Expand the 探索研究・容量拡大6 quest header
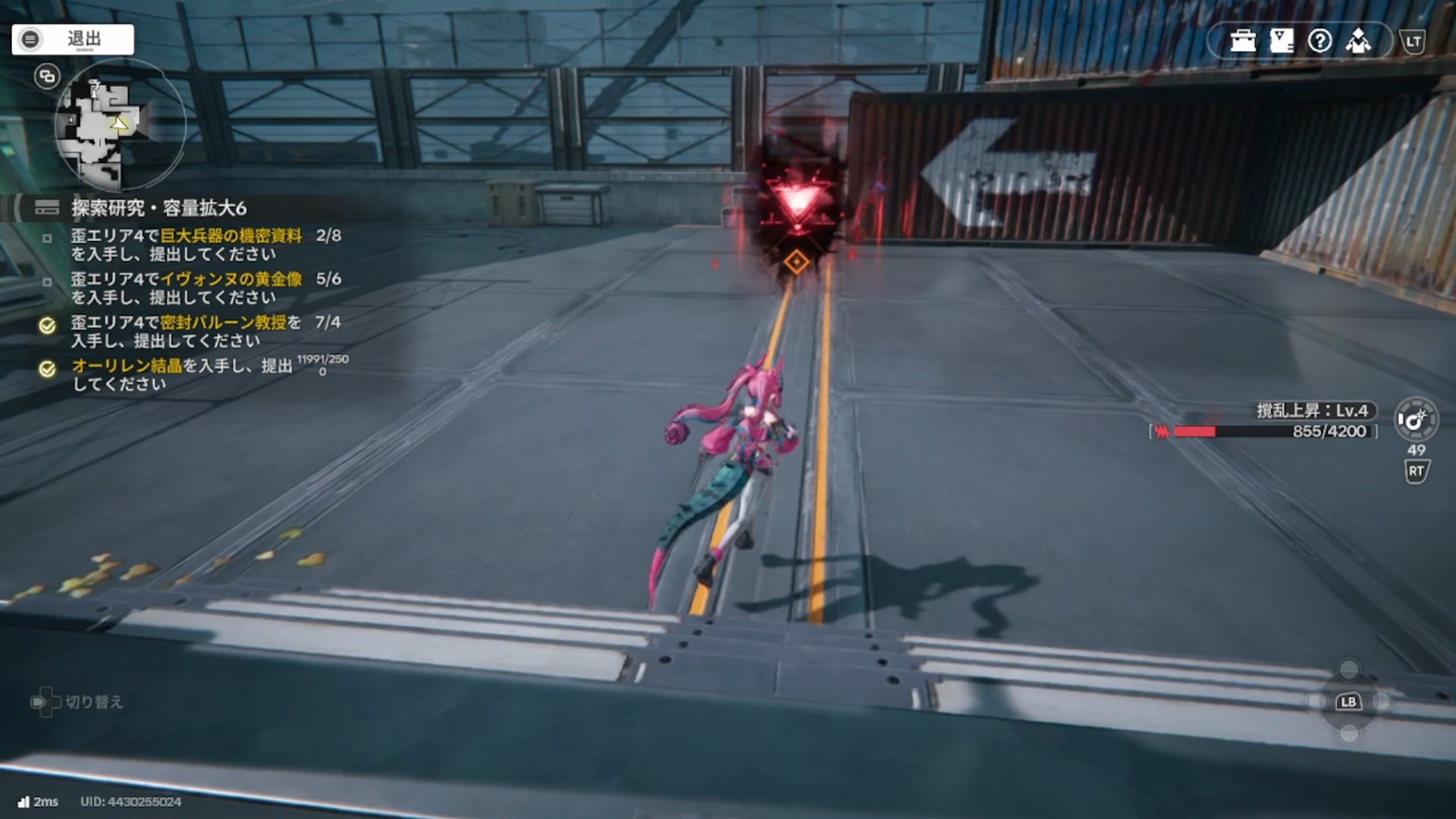 pos(158,208)
